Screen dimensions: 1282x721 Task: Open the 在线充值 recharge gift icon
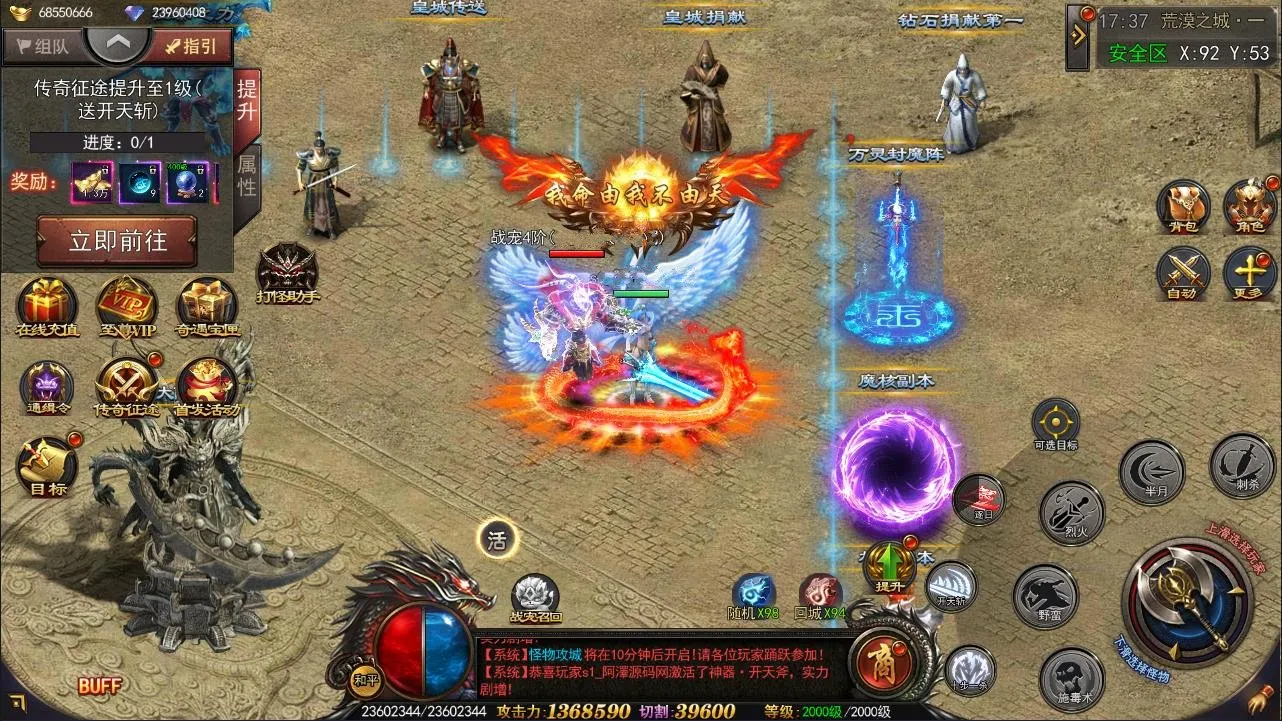[x=47, y=304]
